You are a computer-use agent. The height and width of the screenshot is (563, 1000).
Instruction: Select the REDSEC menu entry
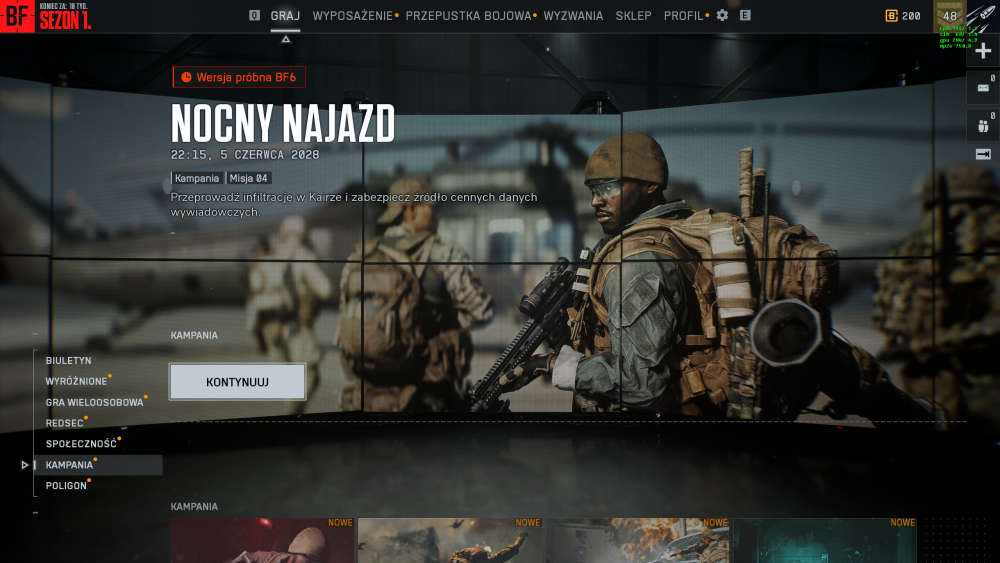[x=64, y=423]
